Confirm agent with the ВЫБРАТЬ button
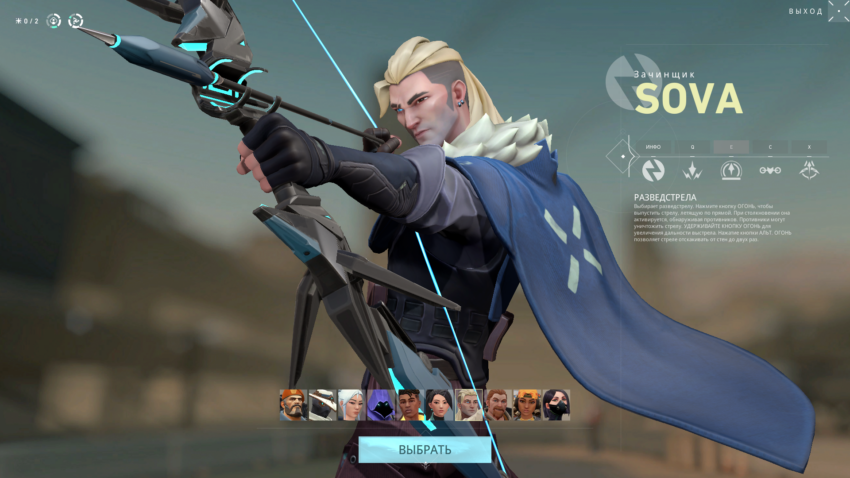850x478 pixels. click(425, 449)
